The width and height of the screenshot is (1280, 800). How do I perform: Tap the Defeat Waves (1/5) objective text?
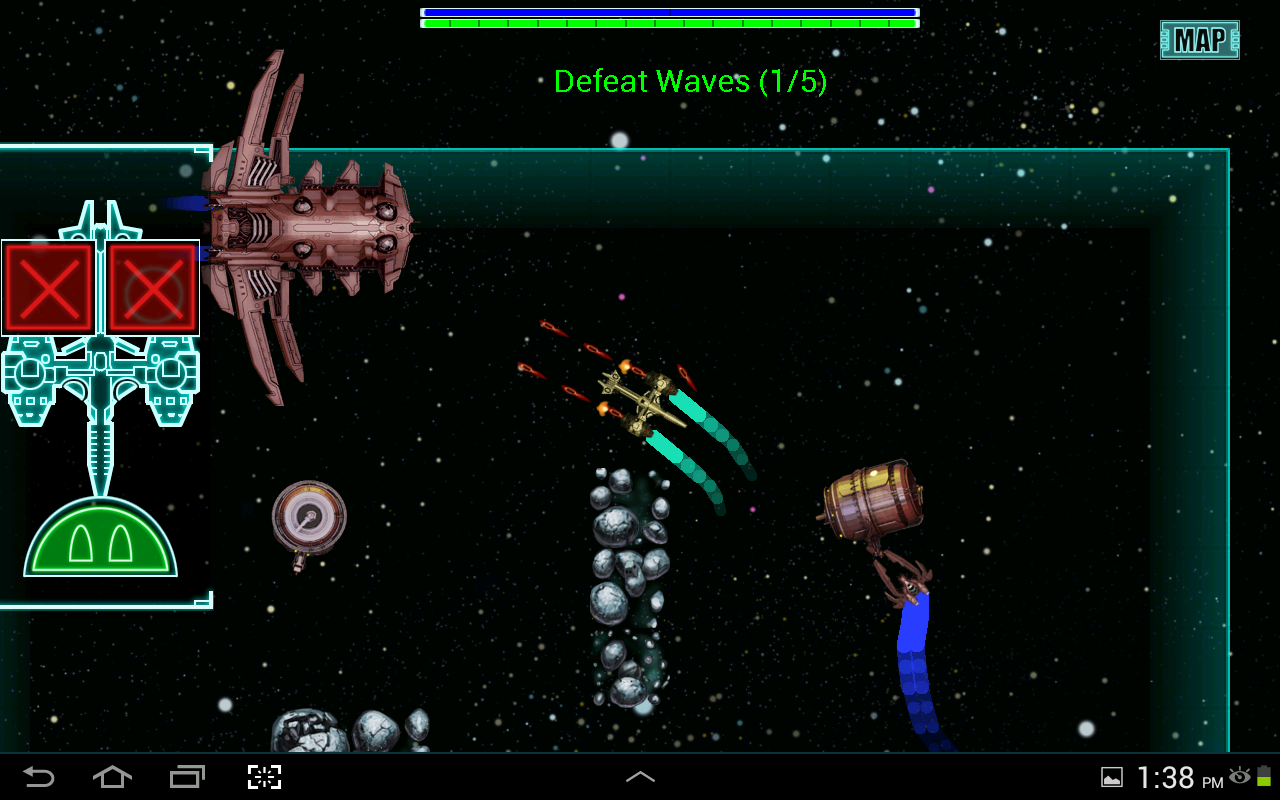pyautogui.click(x=691, y=82)
